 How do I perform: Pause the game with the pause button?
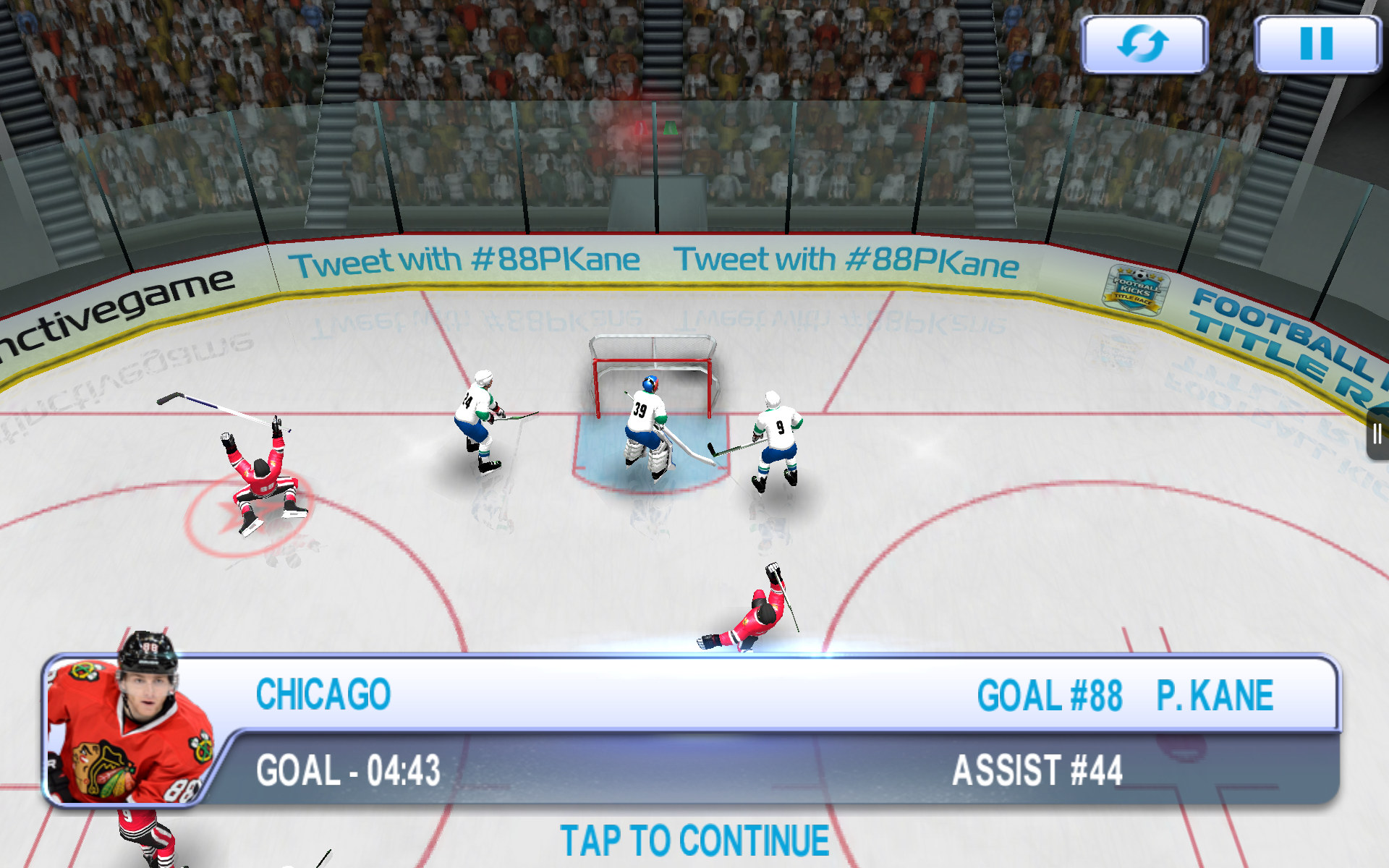pos(1316,44)
